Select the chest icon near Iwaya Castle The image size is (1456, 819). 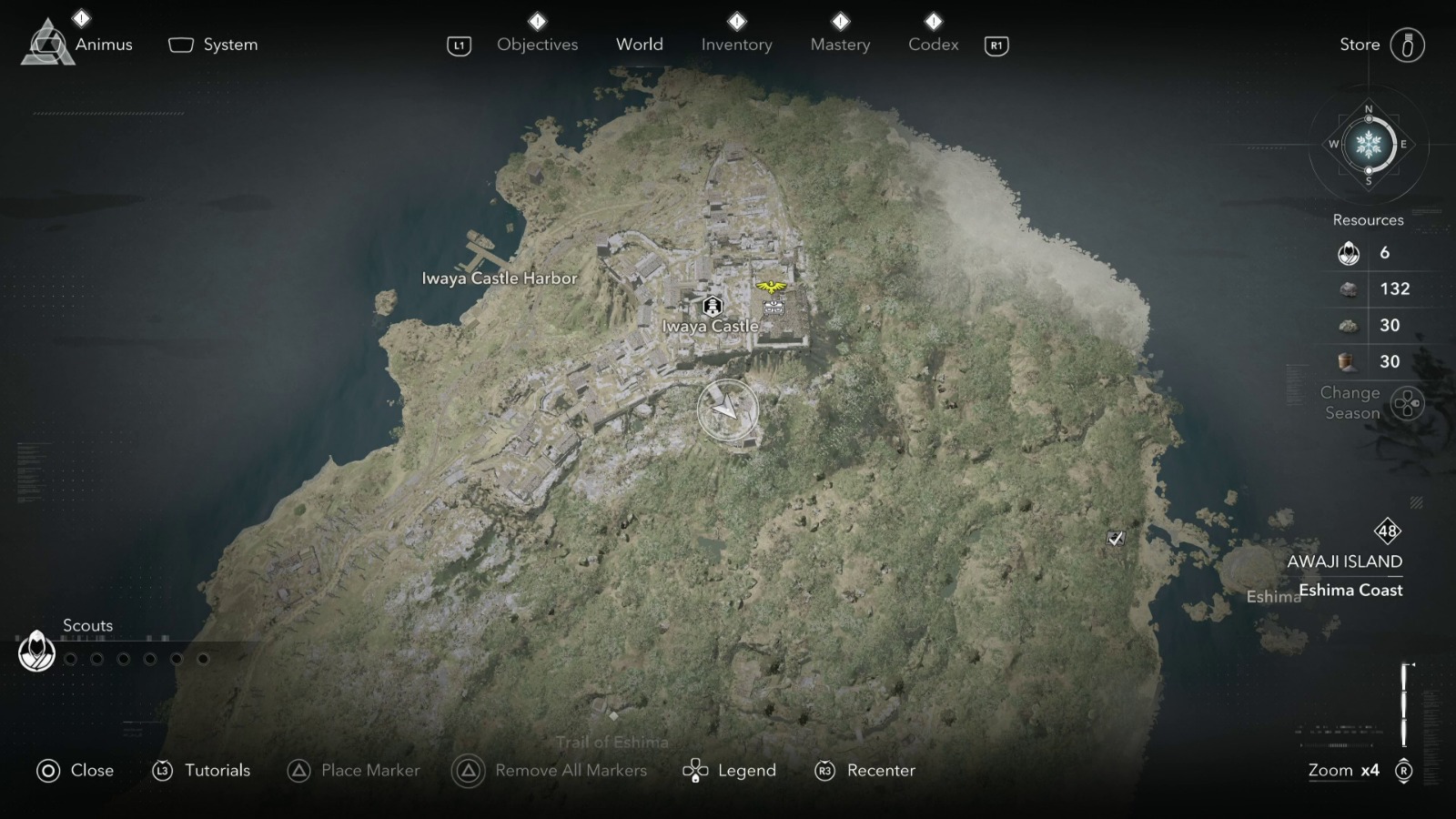774,308
